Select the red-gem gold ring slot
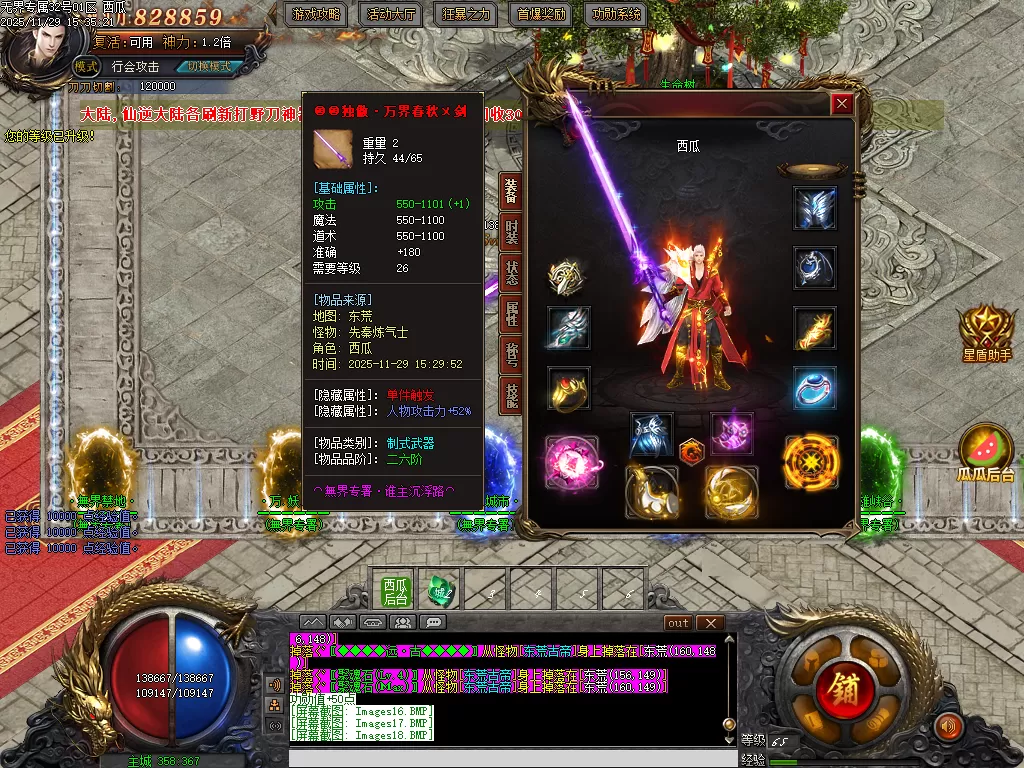Viewport: 1024px width, 768px height. pyautogui.click(x=568, y=388)
